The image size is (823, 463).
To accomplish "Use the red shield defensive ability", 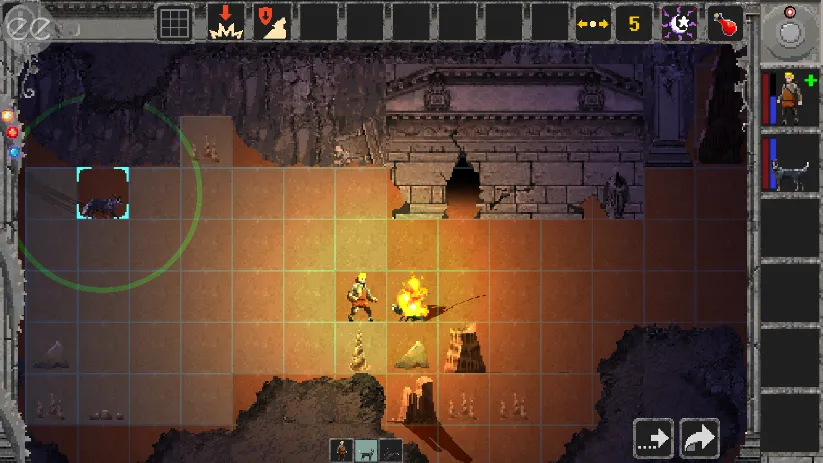I will pyautogui.click(x=272, y=22).
